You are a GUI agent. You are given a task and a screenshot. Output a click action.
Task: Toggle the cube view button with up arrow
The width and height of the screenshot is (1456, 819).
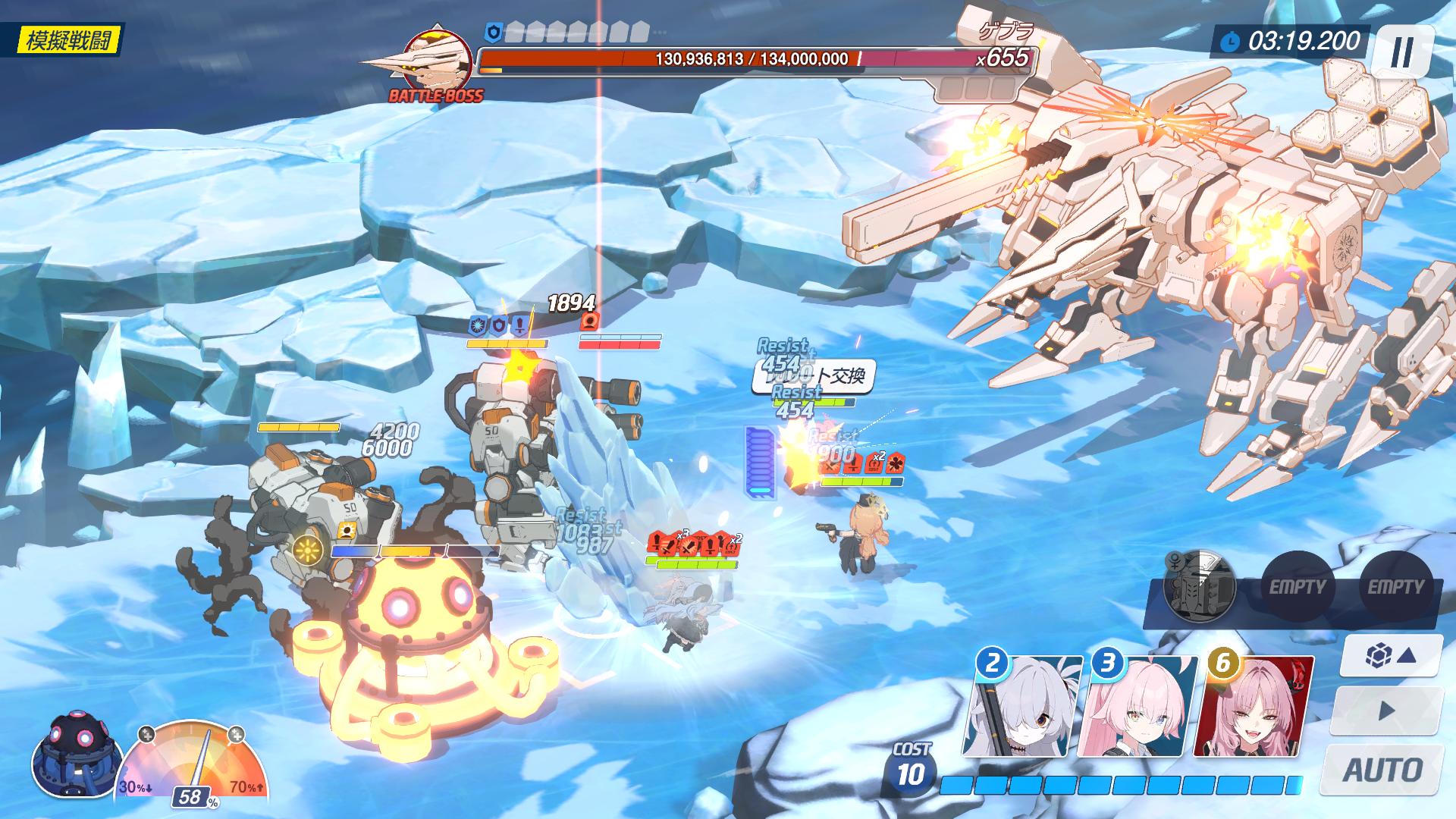pos(1389,656)
